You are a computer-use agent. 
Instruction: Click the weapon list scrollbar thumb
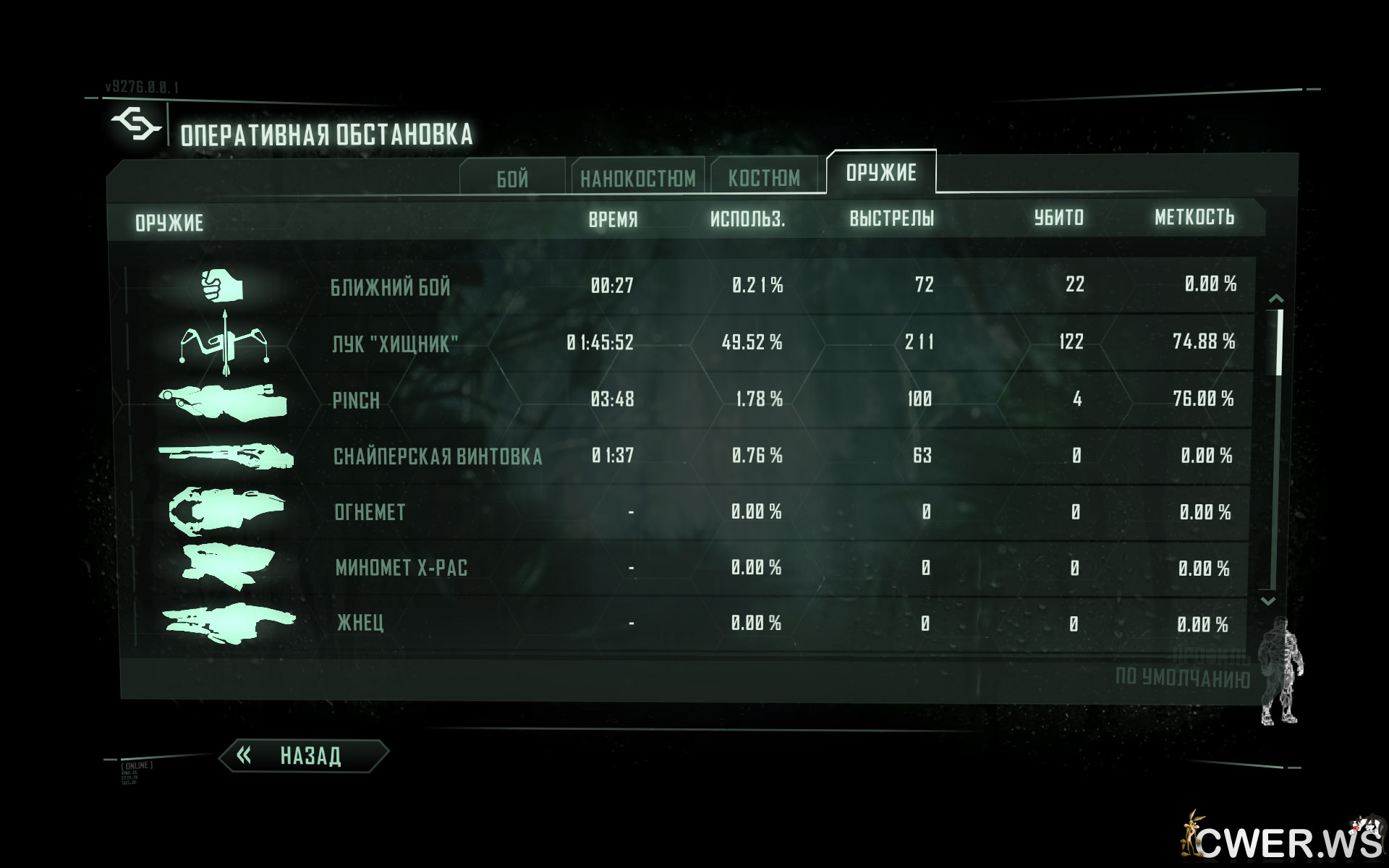point(1279,341)
